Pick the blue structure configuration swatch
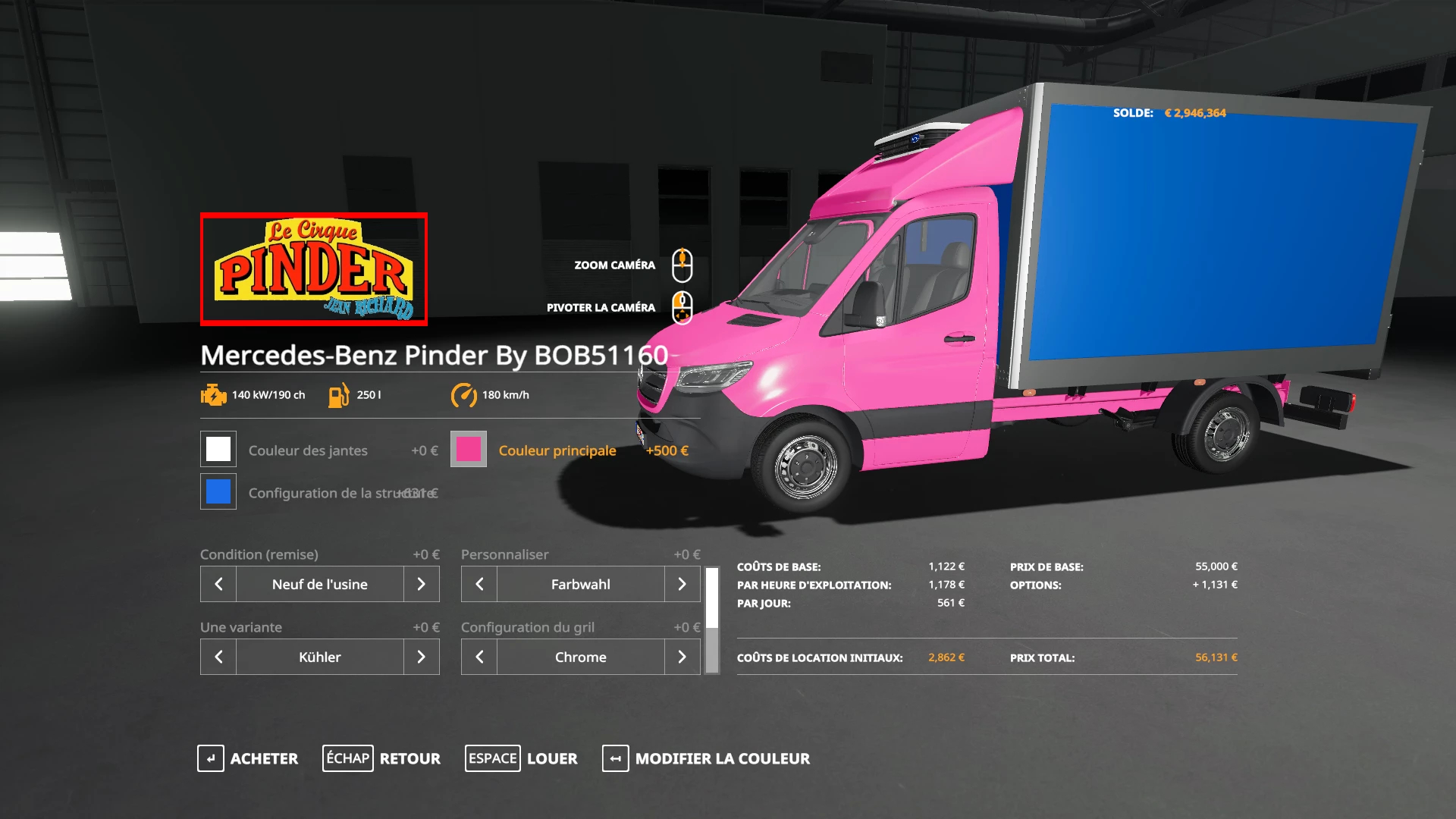 218,492
